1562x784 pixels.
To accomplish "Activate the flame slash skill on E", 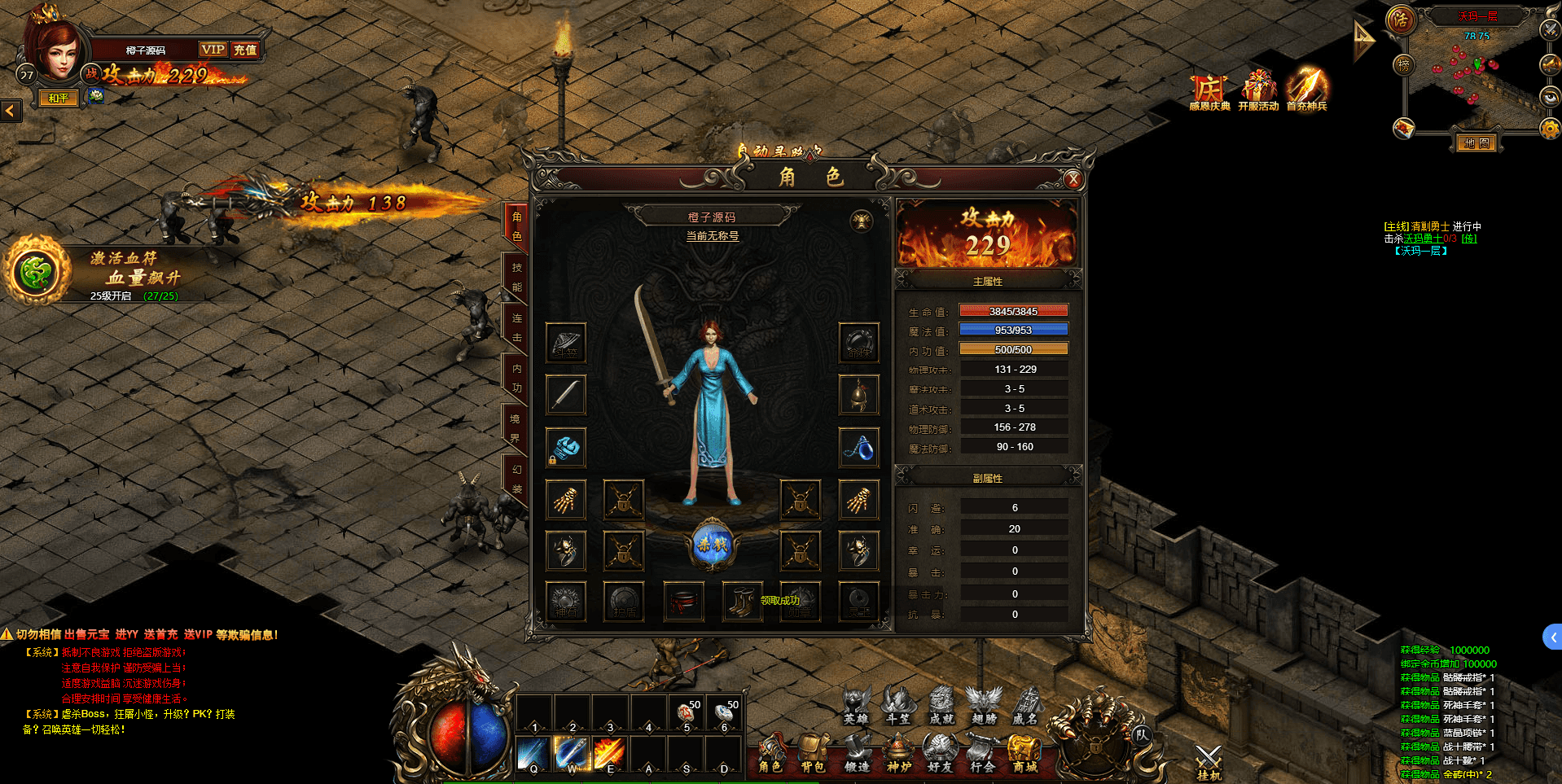I will pyautogui.click(x=609, y=753).
